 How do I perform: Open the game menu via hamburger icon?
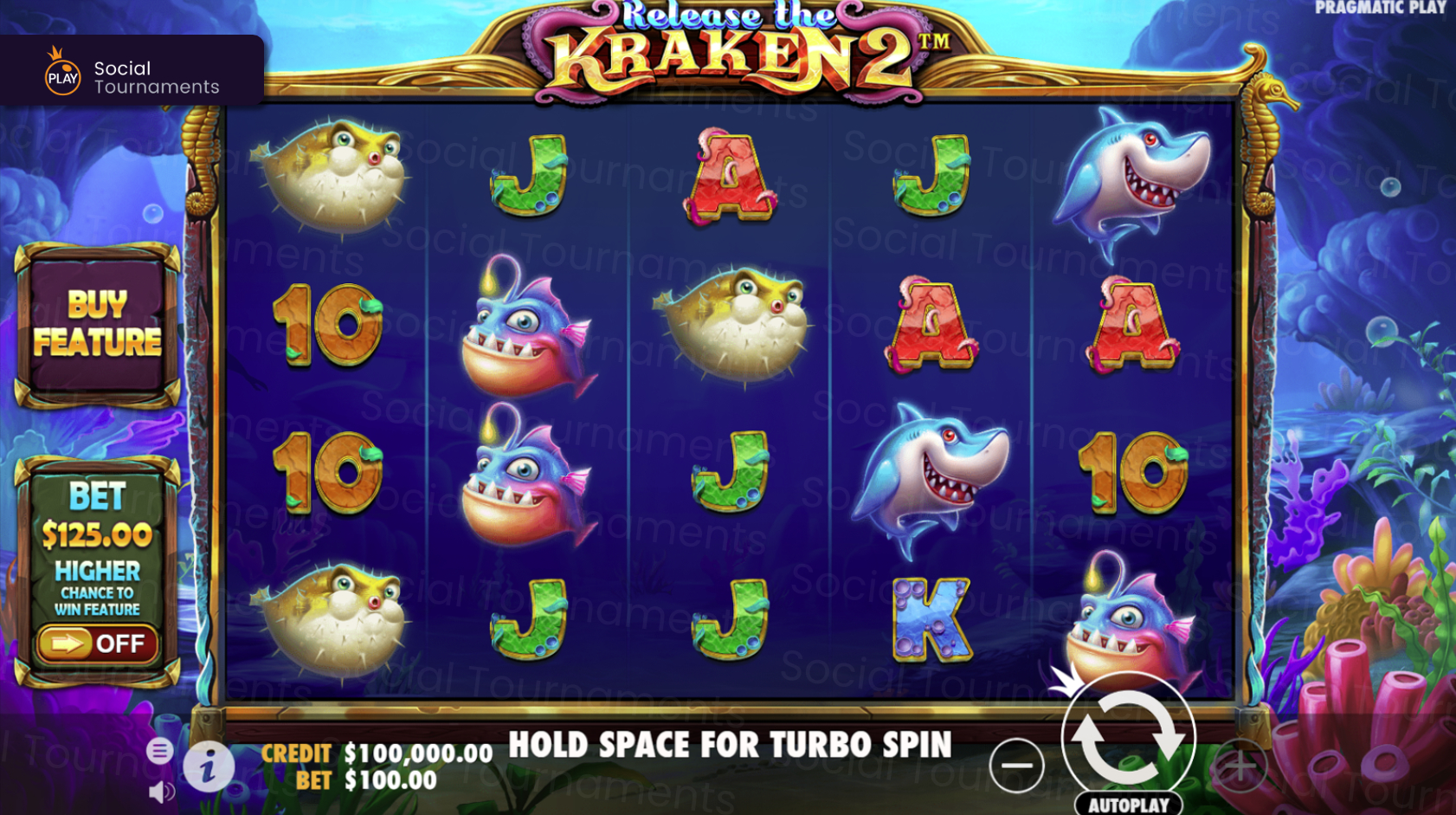point(159,752)
